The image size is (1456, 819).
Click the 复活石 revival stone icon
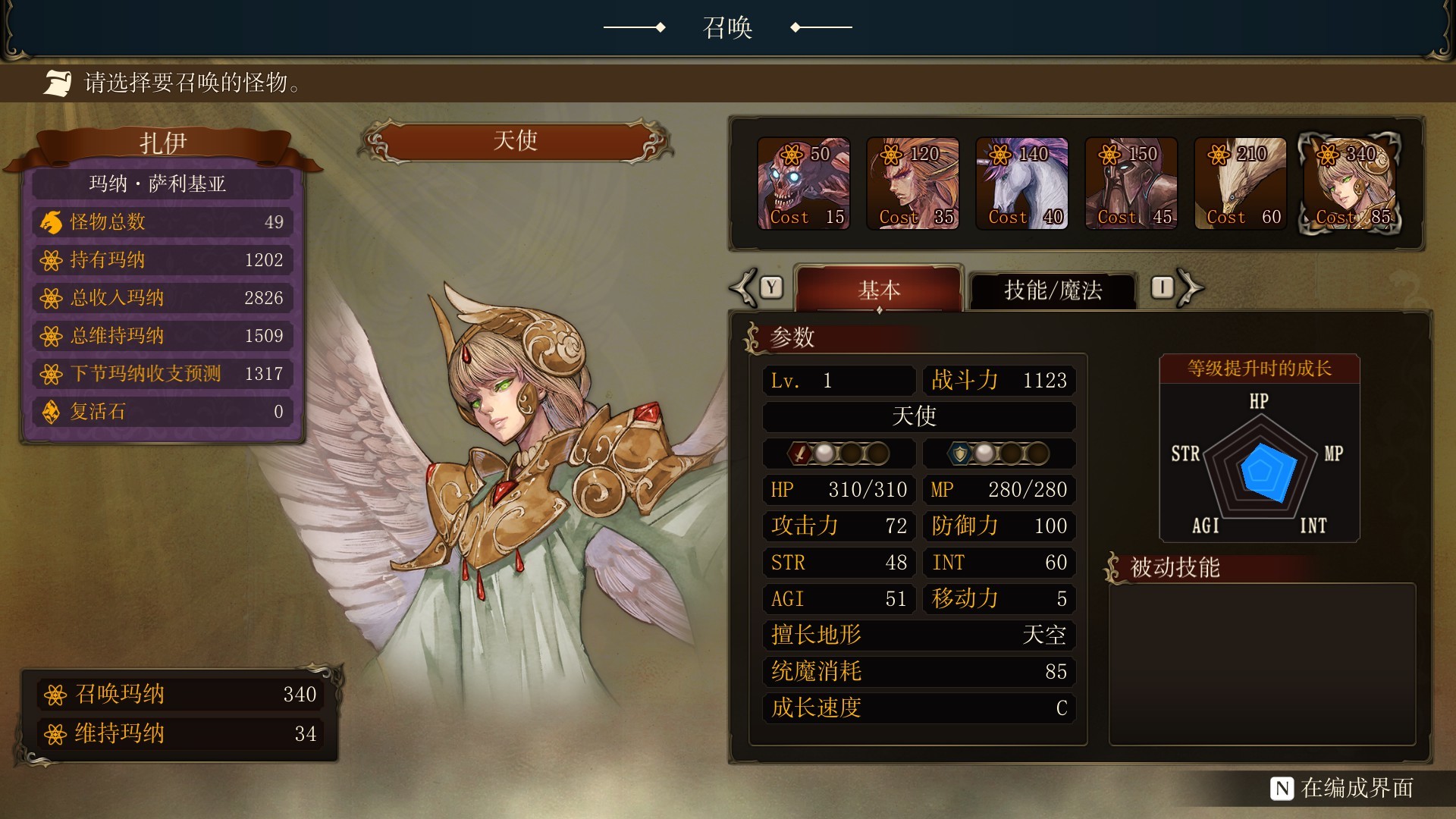click(x=50, y=412)
